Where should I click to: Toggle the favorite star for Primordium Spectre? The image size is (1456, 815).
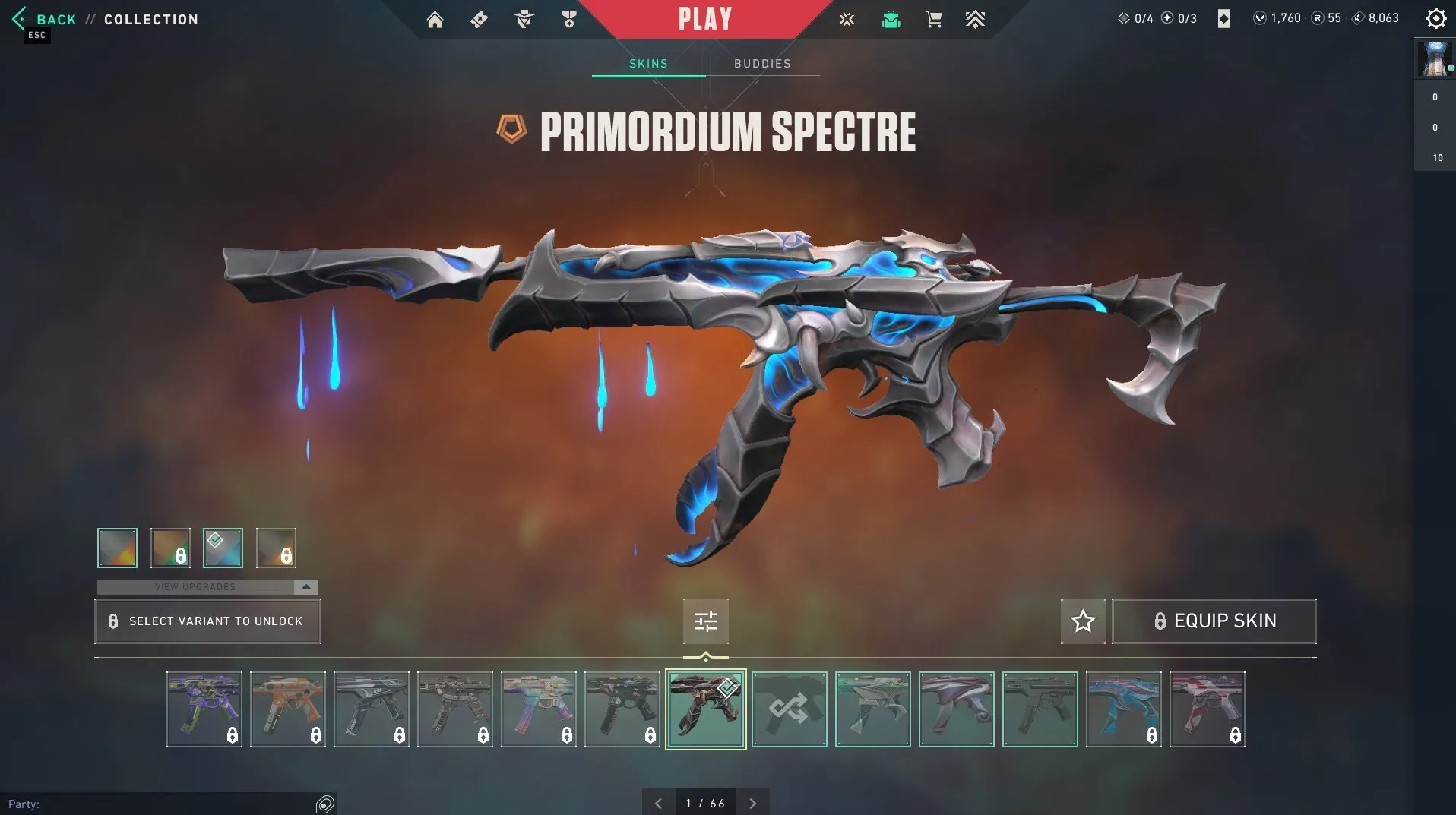(x=1083, y=621)
